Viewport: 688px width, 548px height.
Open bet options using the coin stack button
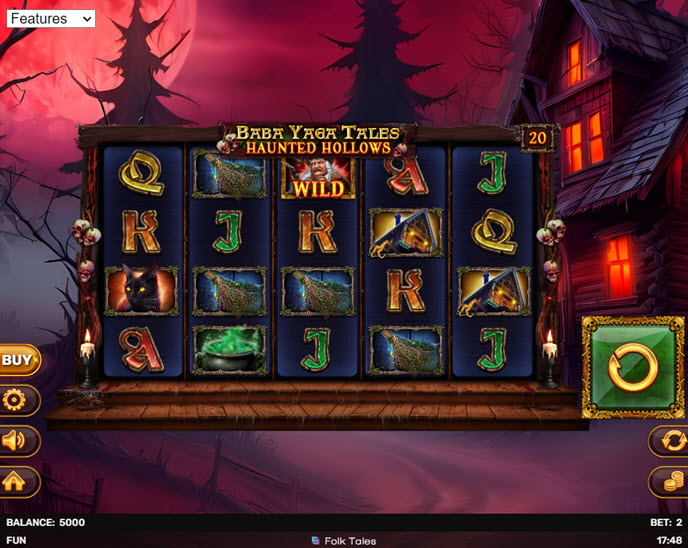click(669, 482)
